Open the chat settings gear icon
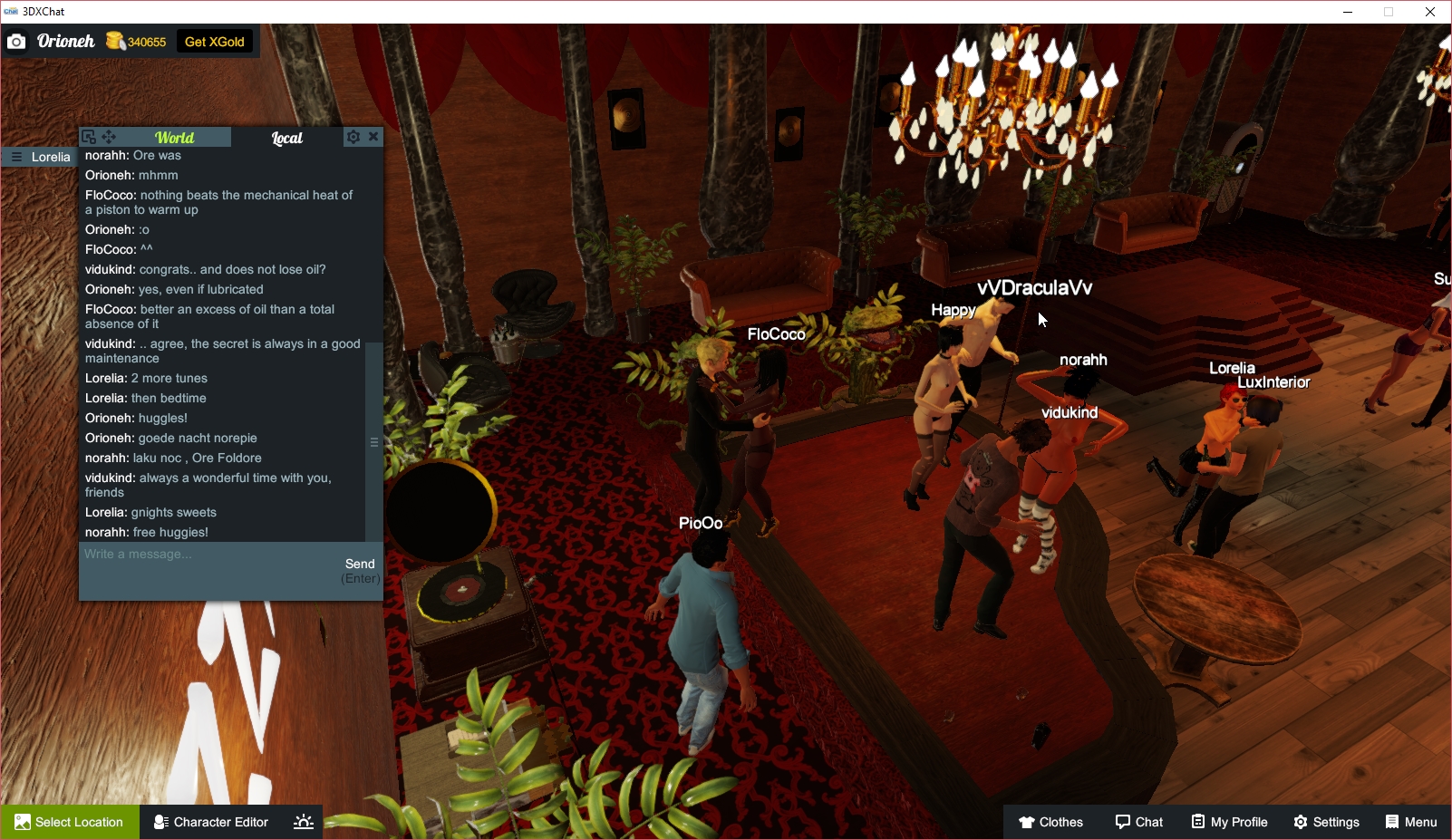 pyautogui.click(x=353, y=137)
